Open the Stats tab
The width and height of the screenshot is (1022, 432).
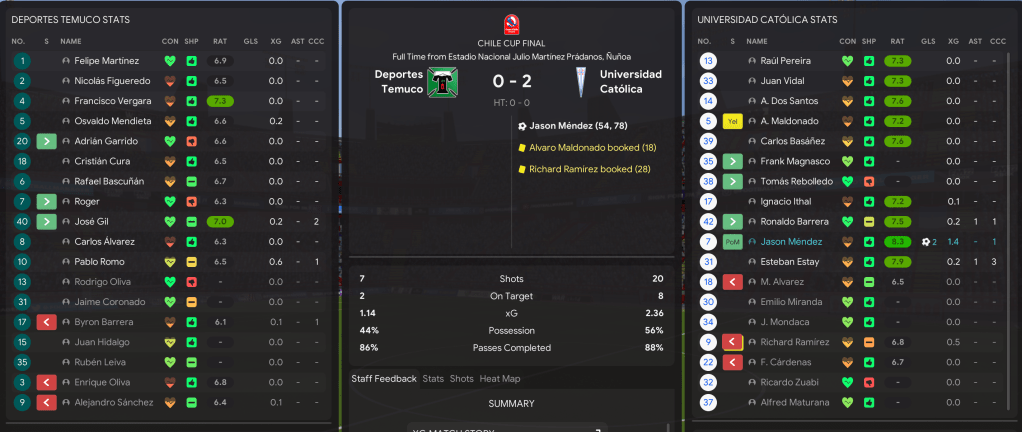[433, 379]
